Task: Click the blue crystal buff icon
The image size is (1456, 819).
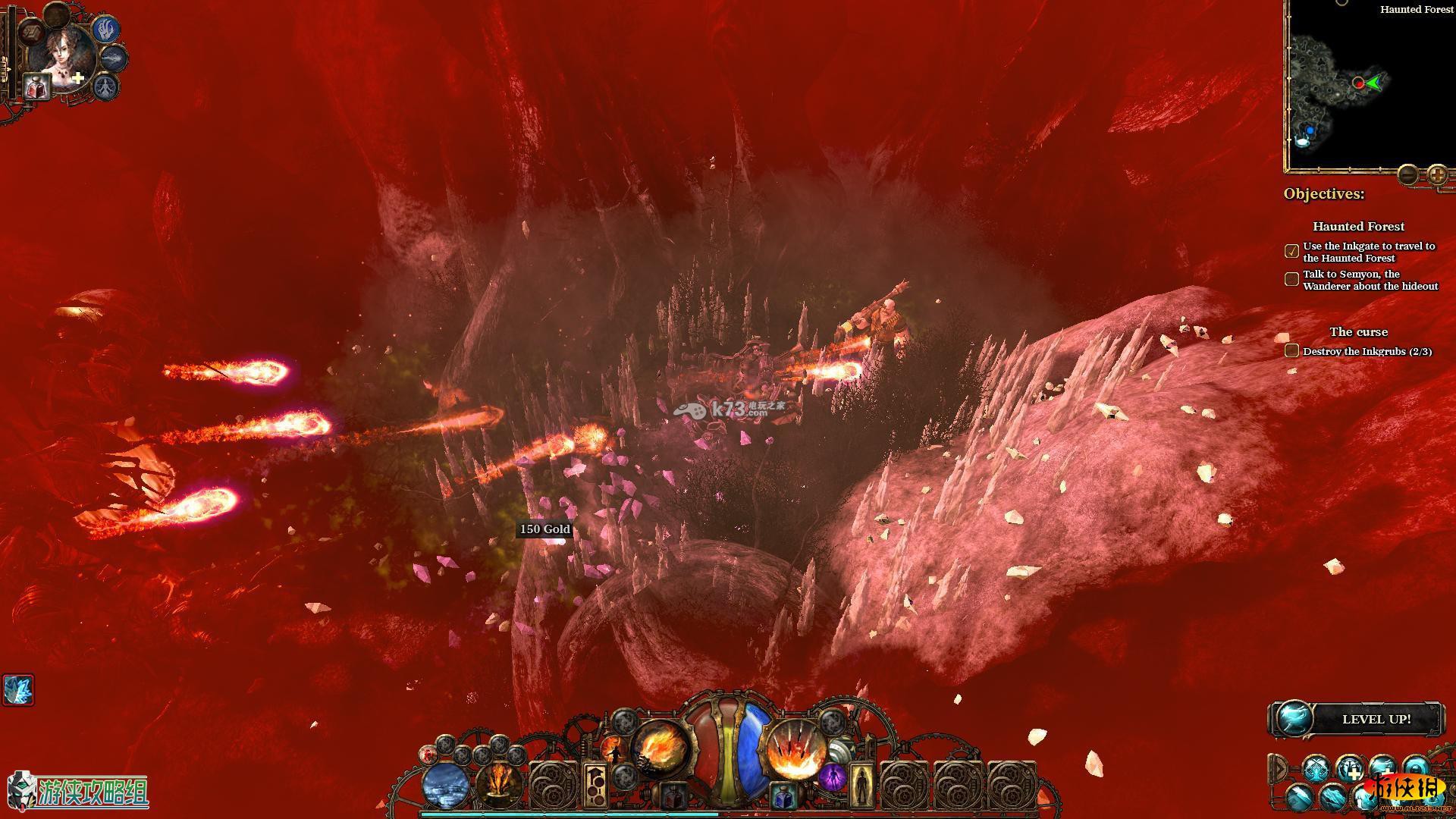Action: [17, 690]
